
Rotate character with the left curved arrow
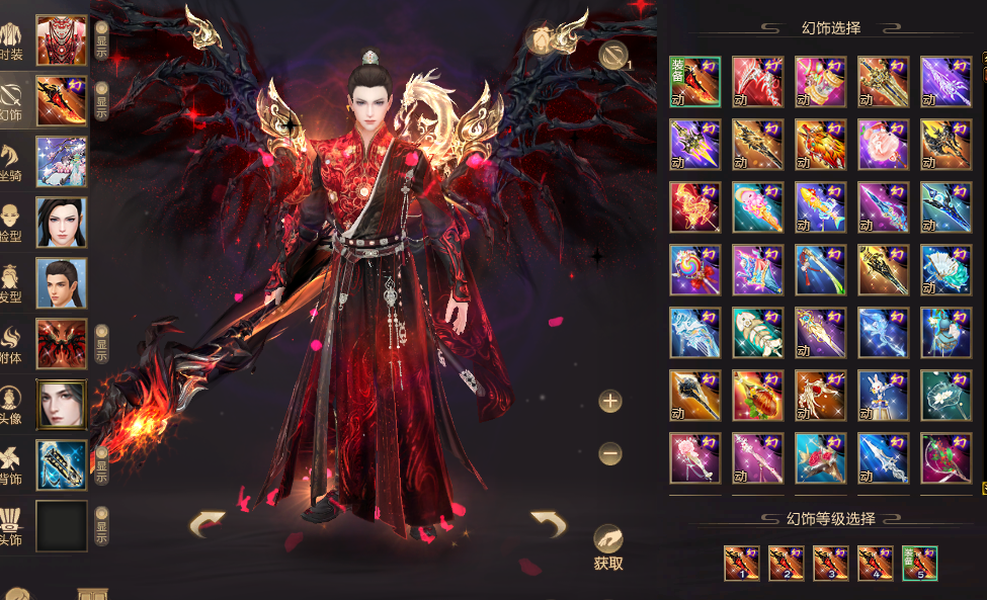pos(207,523)
